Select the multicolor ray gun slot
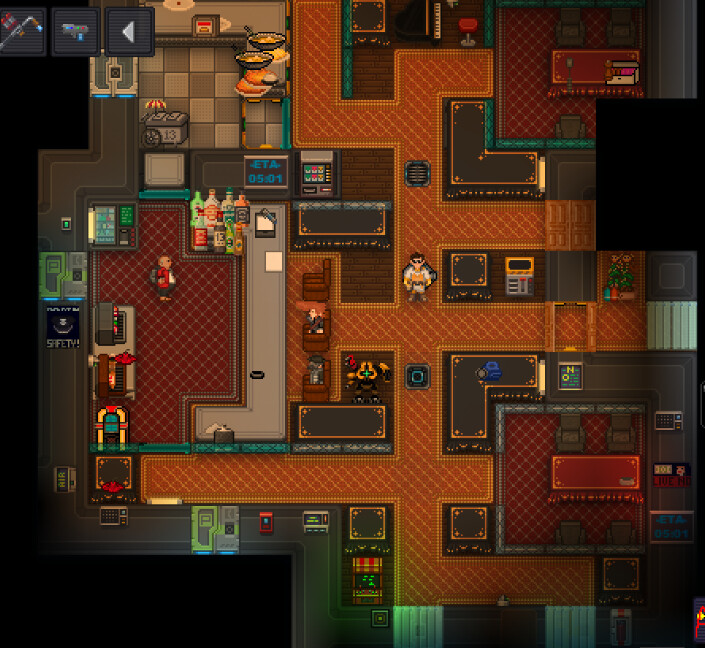This screenshot has height=648, width=705. pyautogui.click(x=75, y=31)
